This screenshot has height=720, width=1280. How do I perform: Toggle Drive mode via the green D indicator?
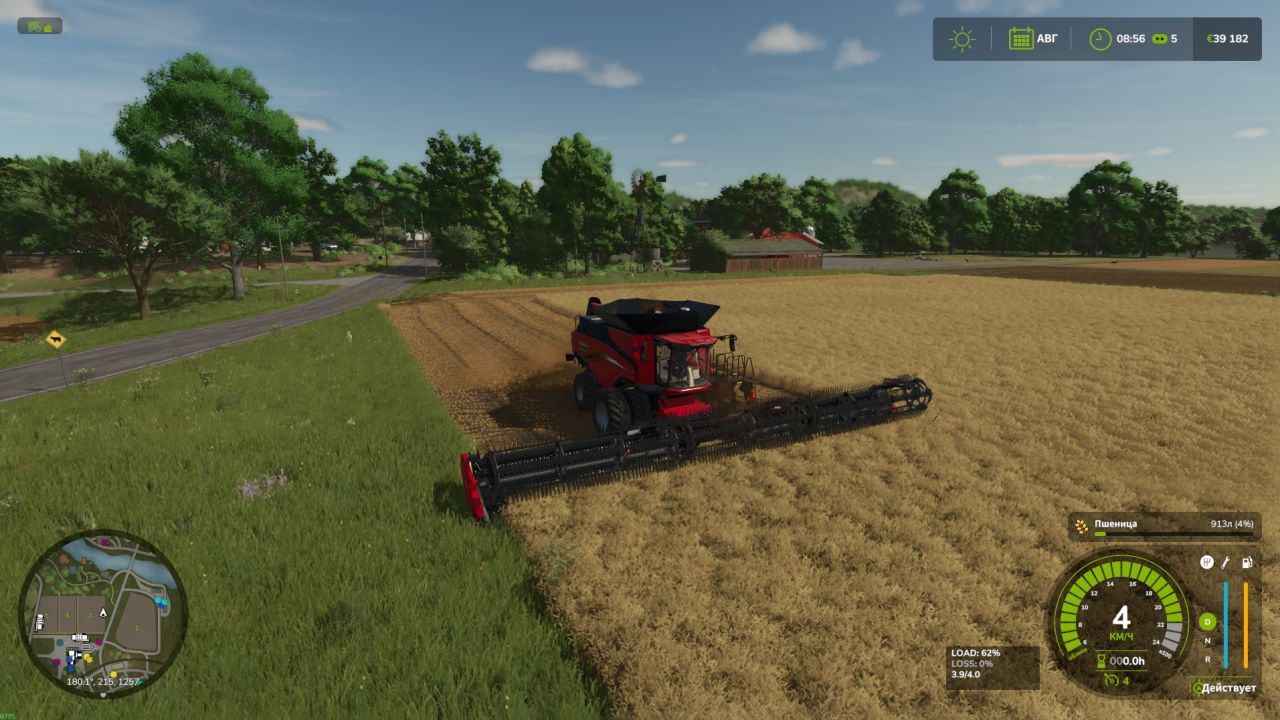[1207, 622]
